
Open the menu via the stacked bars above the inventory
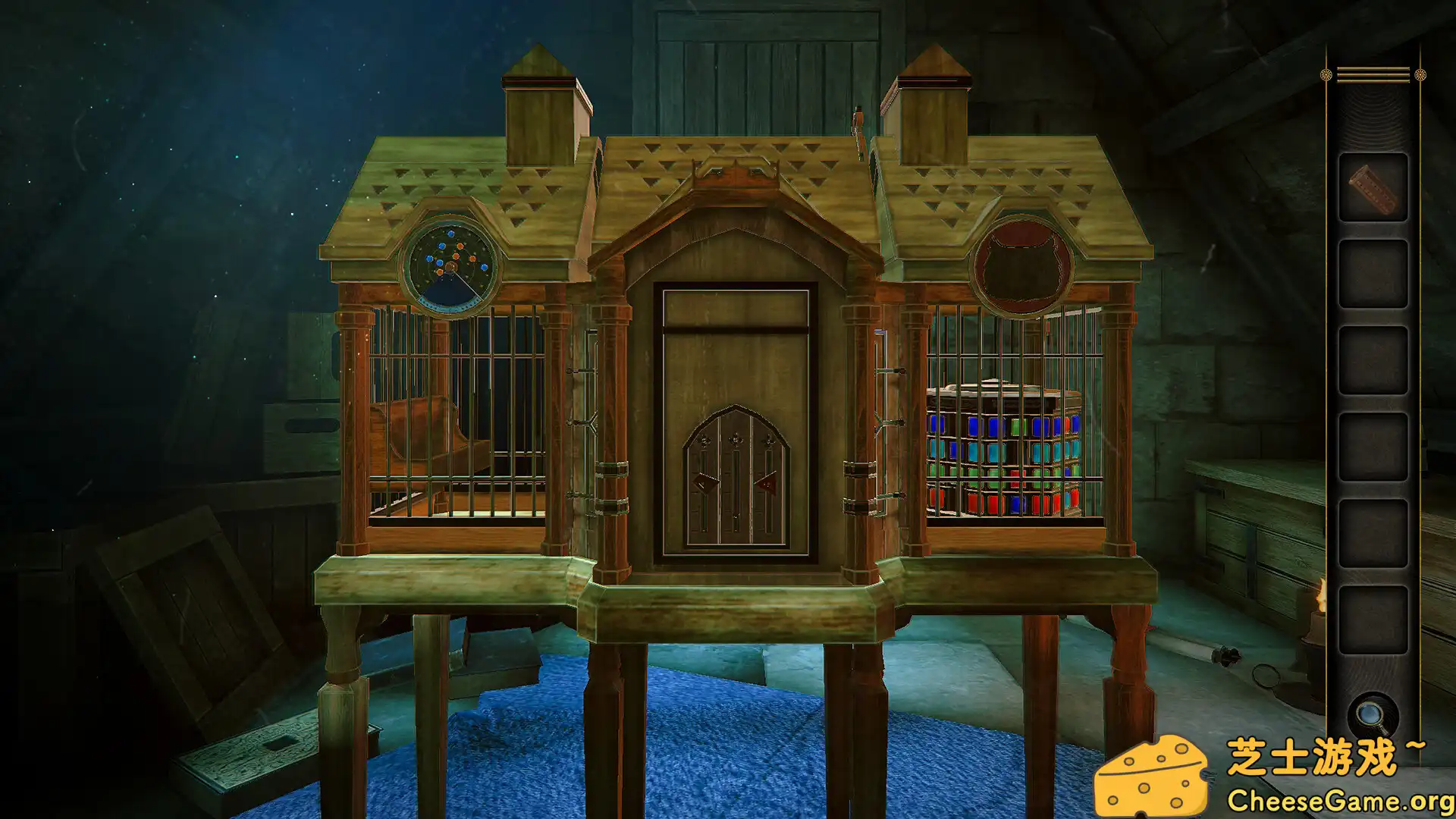pos(1373,75)
